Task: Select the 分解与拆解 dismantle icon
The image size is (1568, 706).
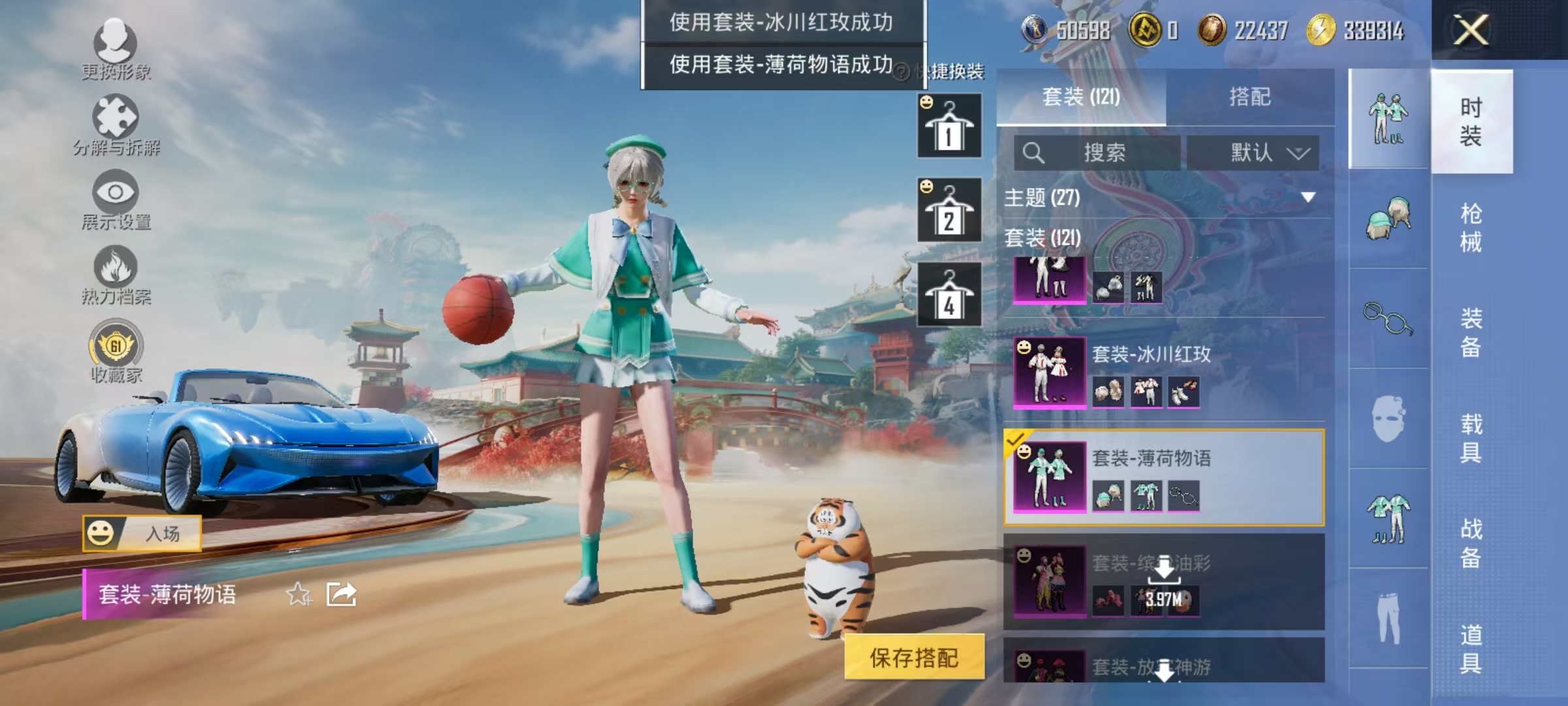Action: tap(114, 121)
